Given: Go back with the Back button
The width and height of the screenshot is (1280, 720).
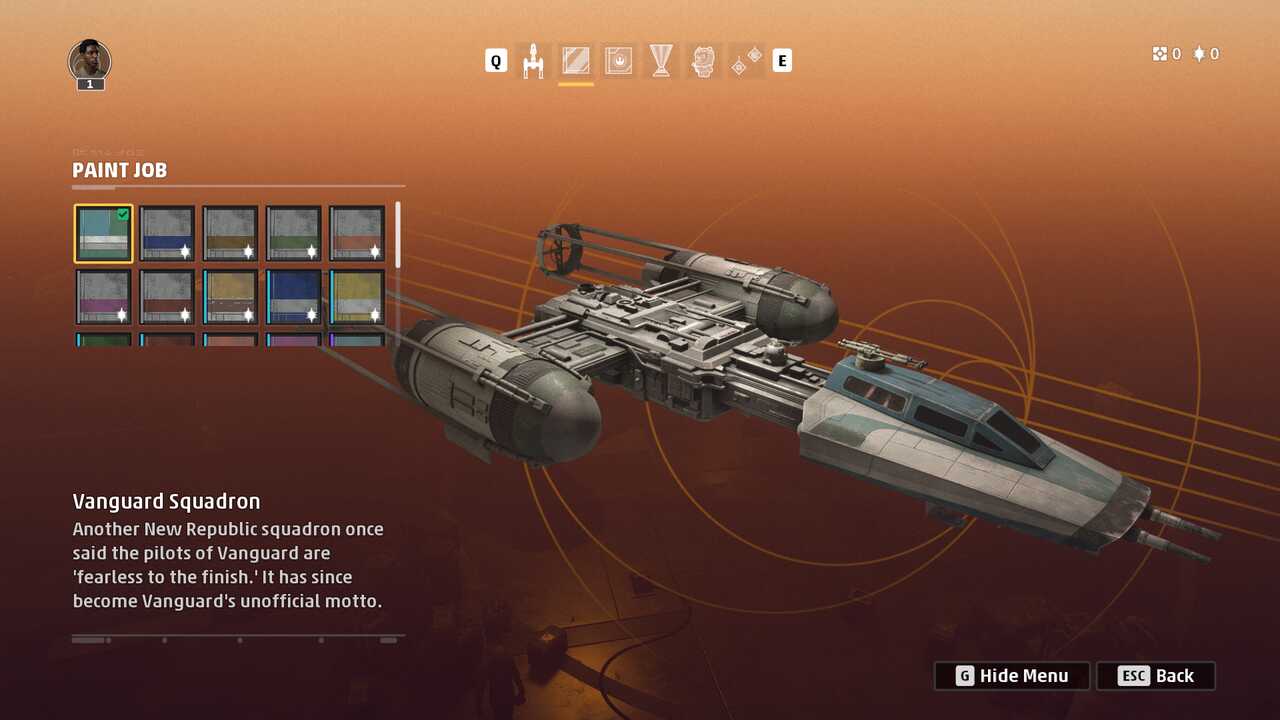Looking at the screenshot, I should tap(1156, 676).
